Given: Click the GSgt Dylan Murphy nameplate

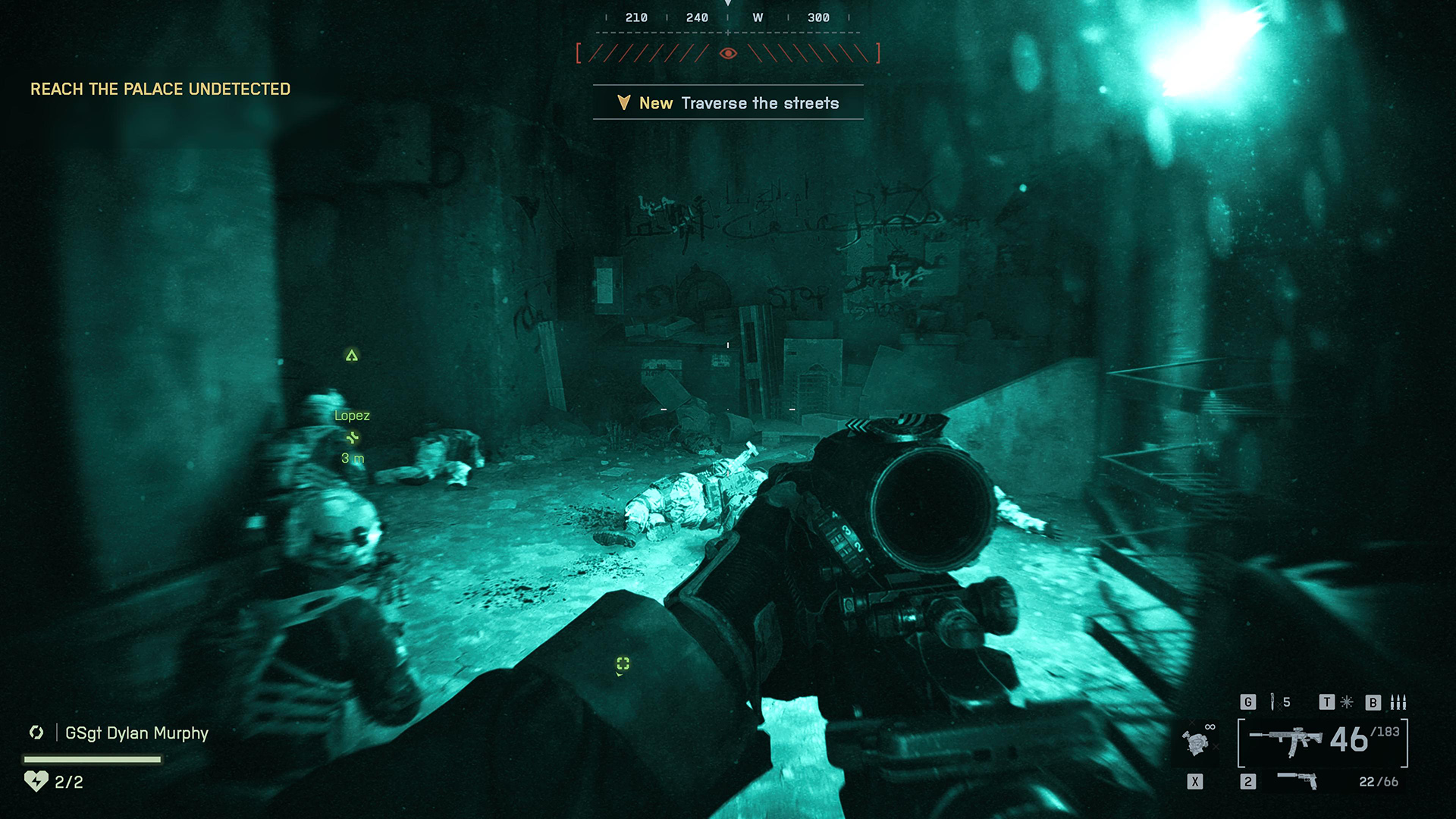Looking at the screenshot, I should pos(136,733).
